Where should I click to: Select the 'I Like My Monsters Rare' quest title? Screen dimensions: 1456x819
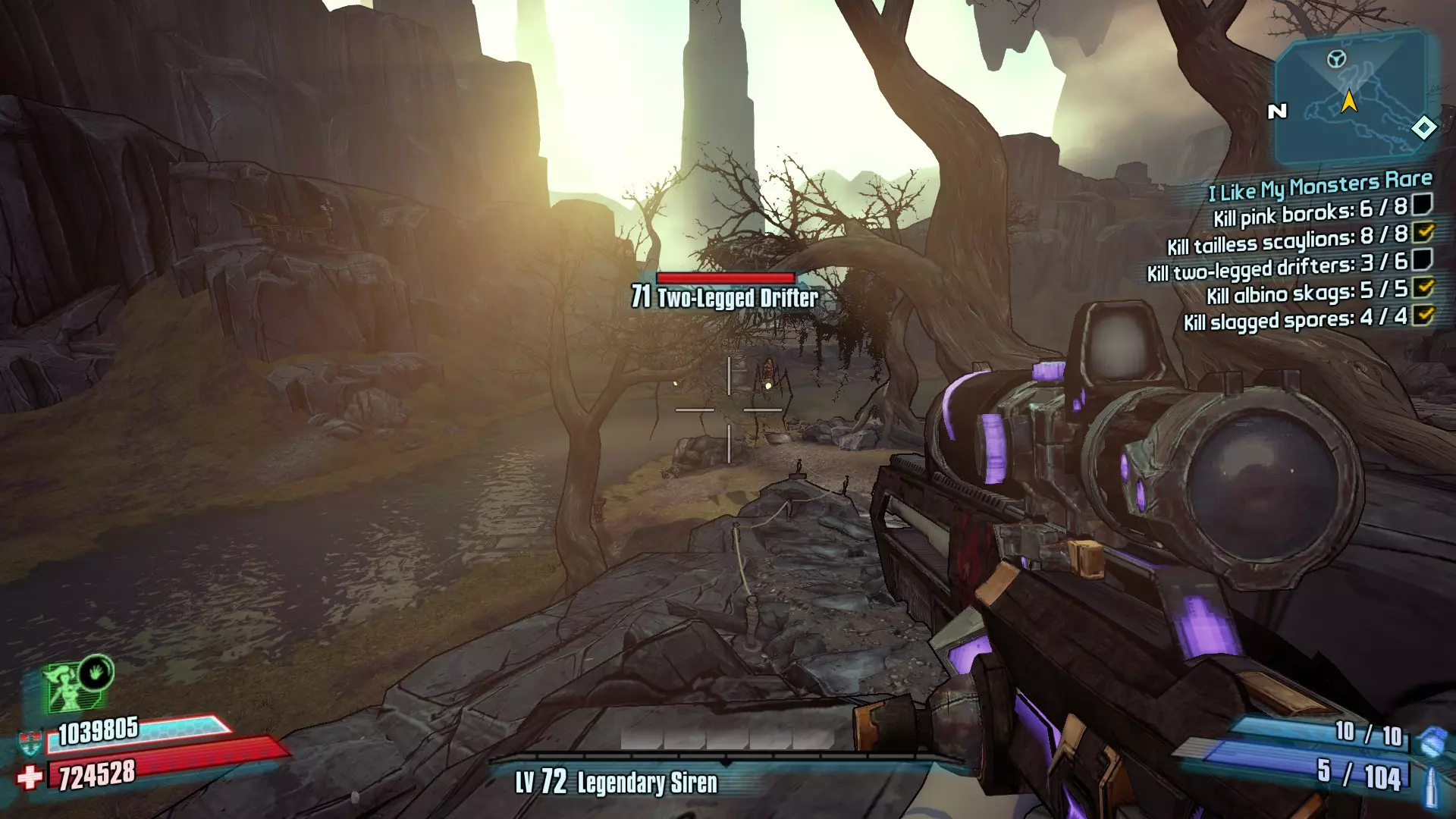(1319, 185)
